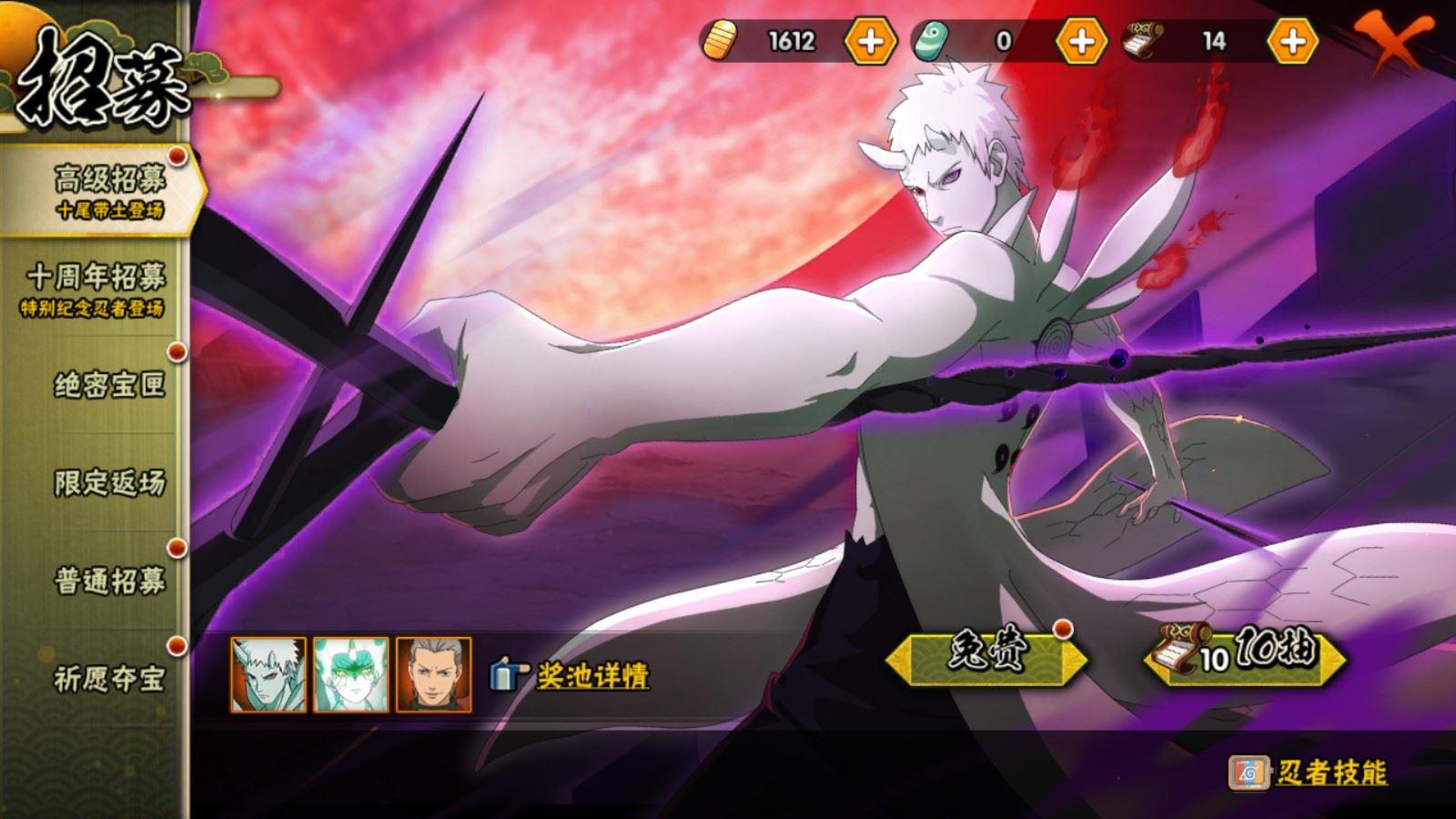
Task: Click the prize pool icon beside 奖池详情
Action: tap(506, 673)
